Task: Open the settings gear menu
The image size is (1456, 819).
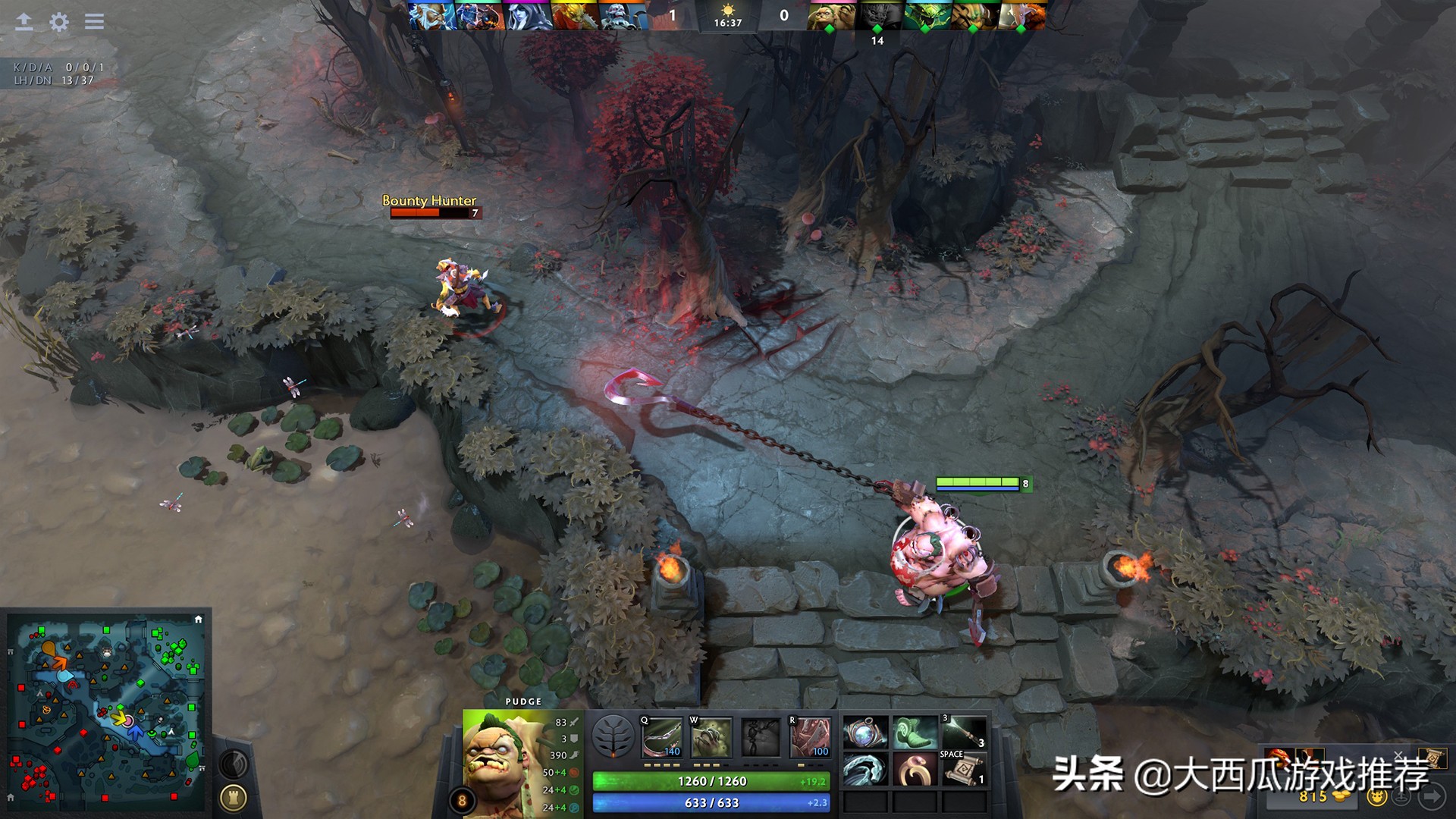Action: pos(58,22)
